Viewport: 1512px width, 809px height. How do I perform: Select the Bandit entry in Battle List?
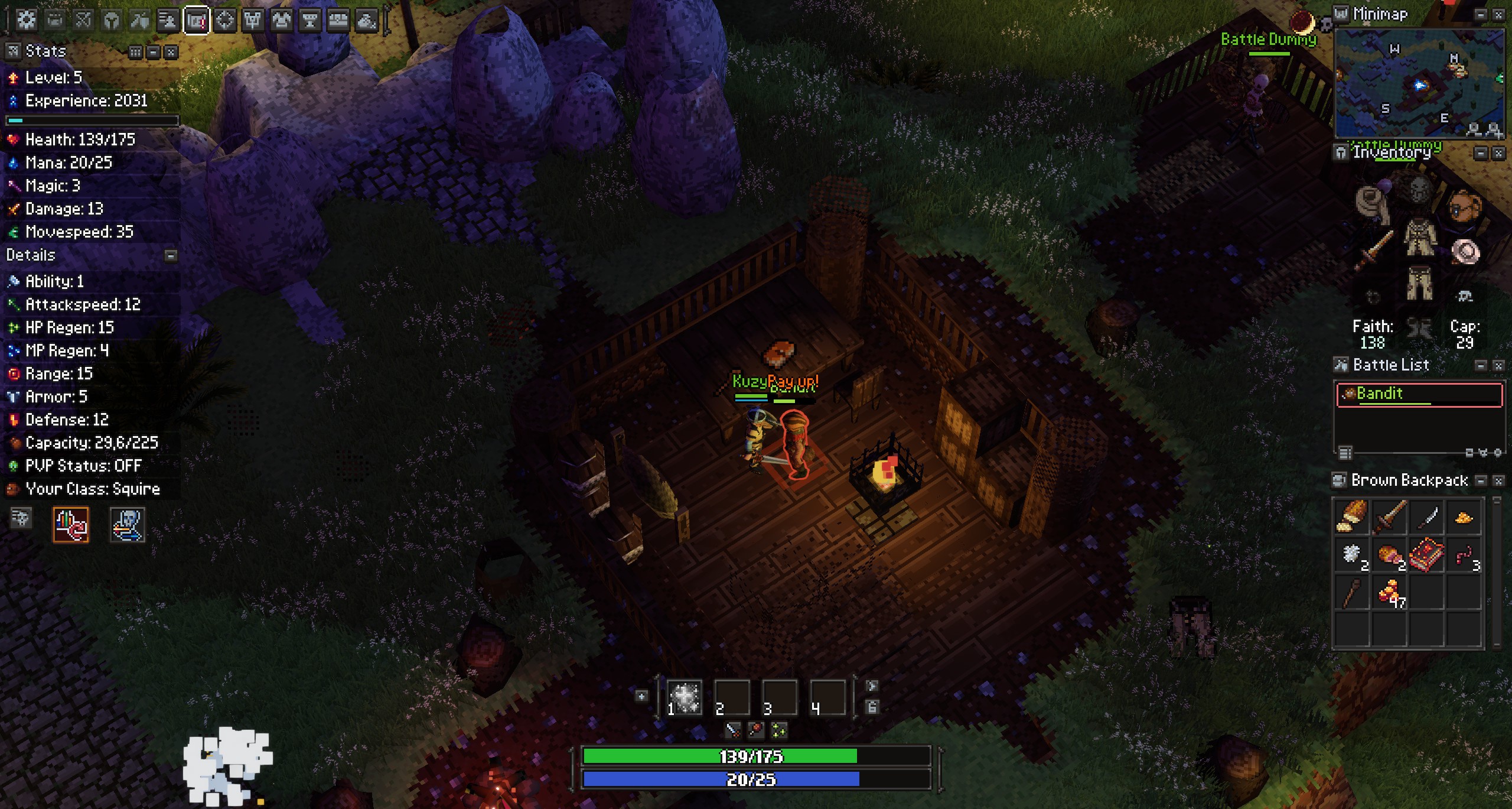[x=1419, y=394]
